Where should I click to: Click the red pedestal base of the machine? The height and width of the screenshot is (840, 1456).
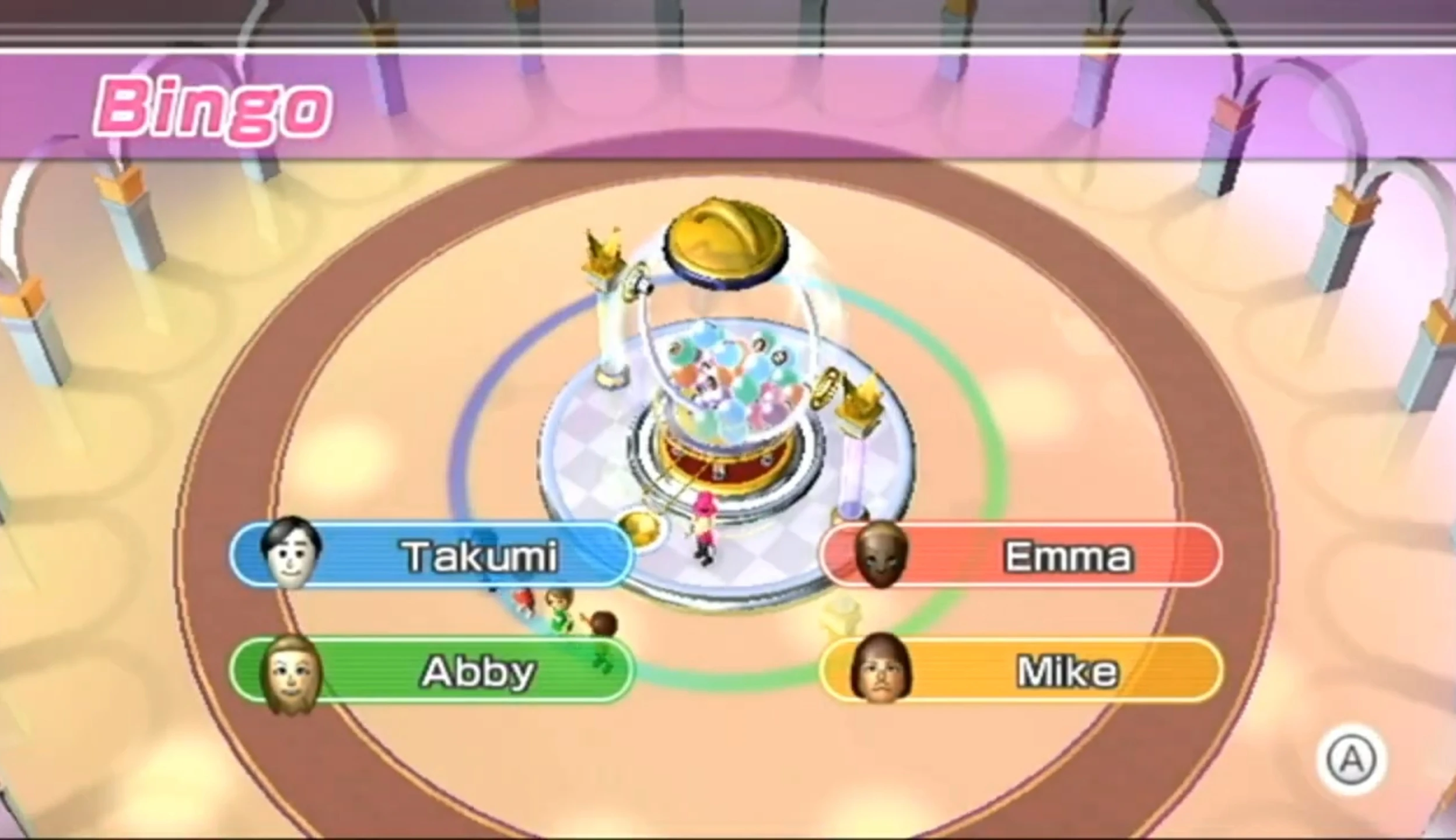(x=717, y=467)
